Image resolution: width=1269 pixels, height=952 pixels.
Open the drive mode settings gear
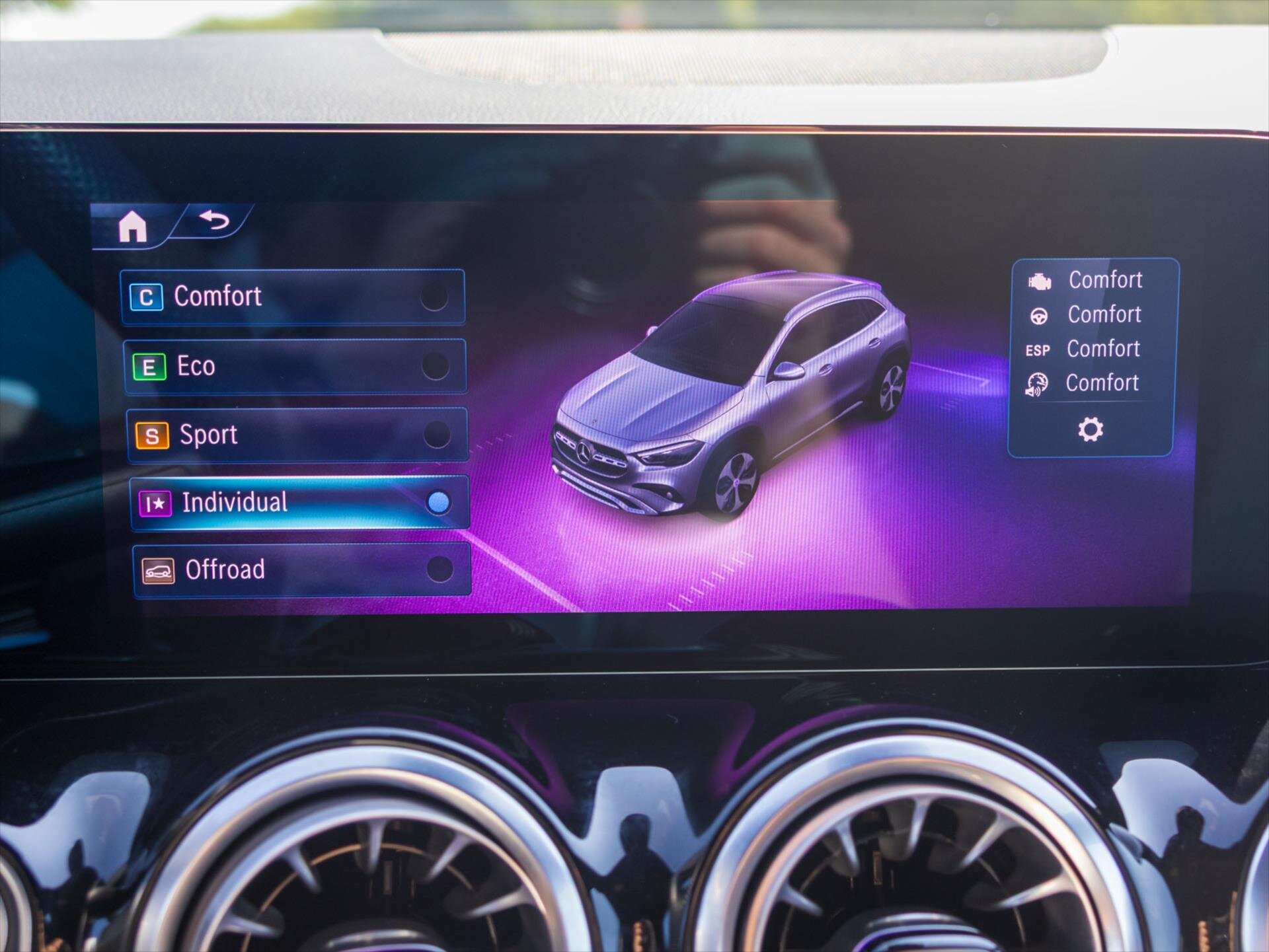click(1091, 429)
